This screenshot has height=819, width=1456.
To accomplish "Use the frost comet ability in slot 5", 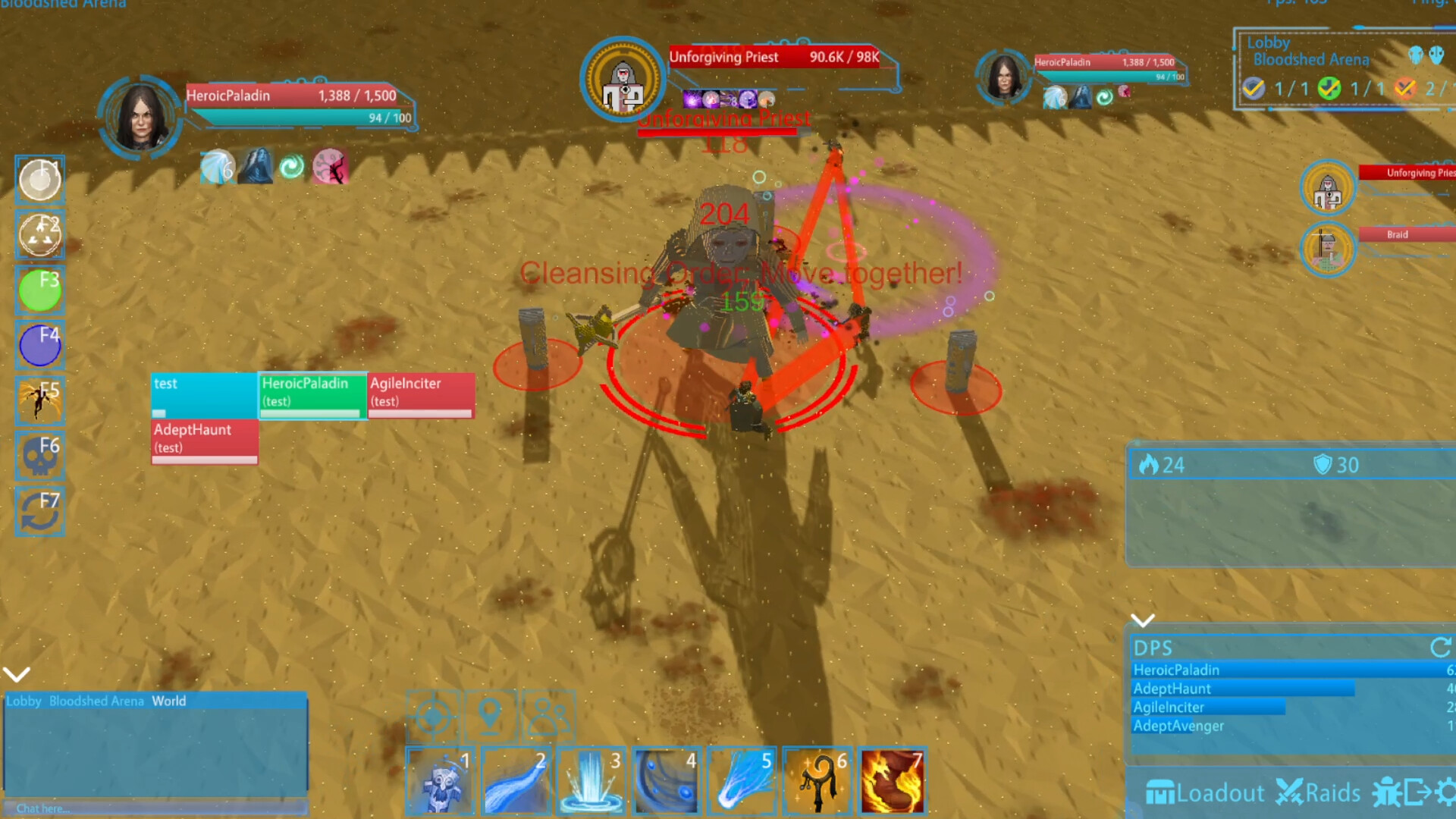I will [x=741, y=782].
